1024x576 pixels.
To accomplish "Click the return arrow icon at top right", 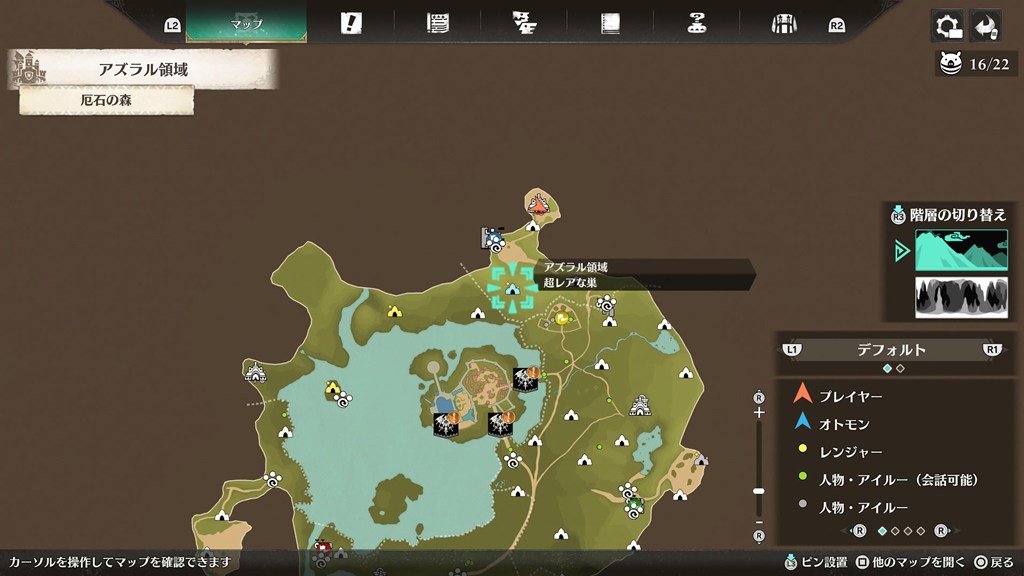I will tap(988, 25).
